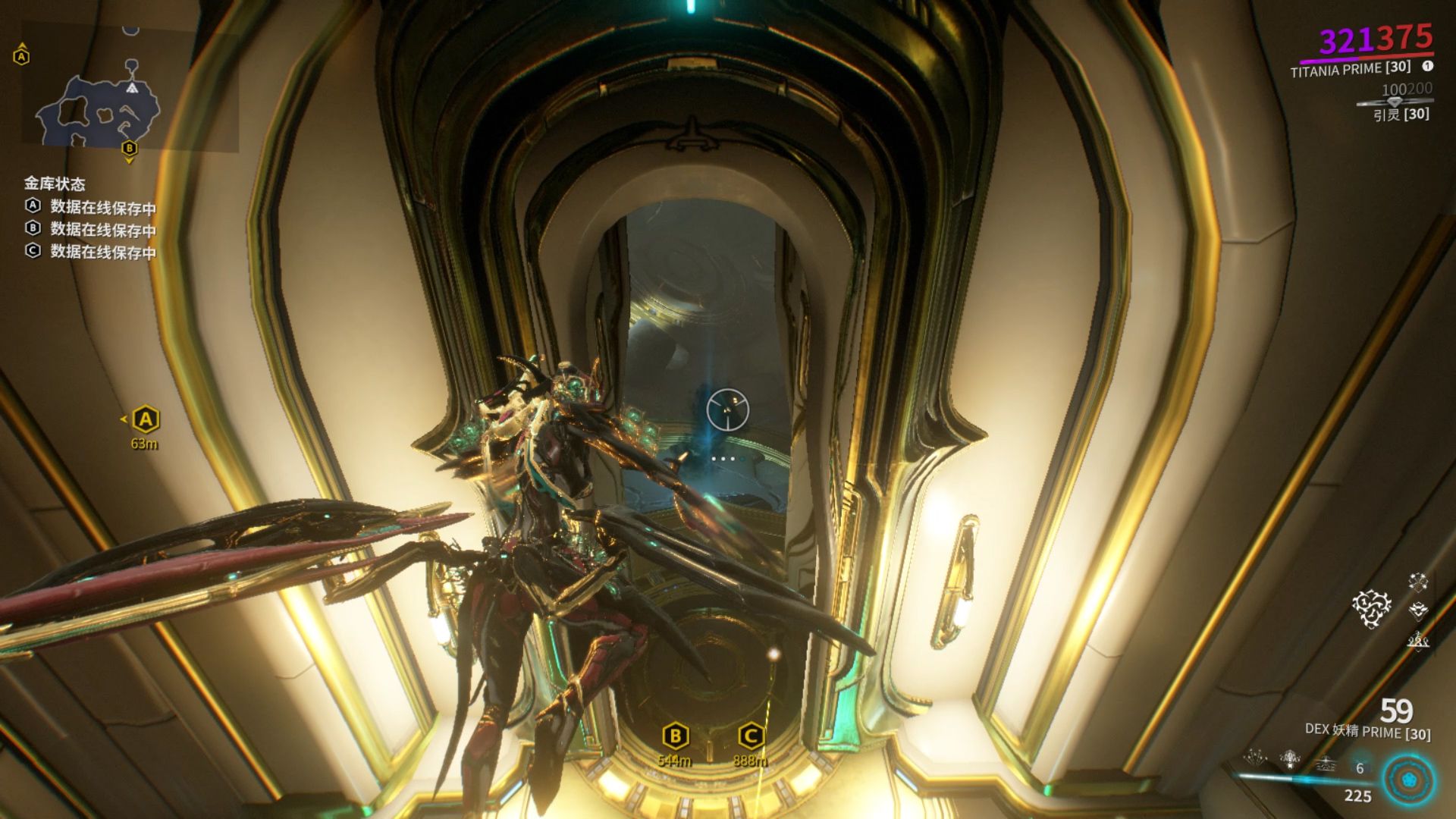Click the vault C waypoint showing 888m
Screen dimensions: 1456x819
(x=750, y=736)
